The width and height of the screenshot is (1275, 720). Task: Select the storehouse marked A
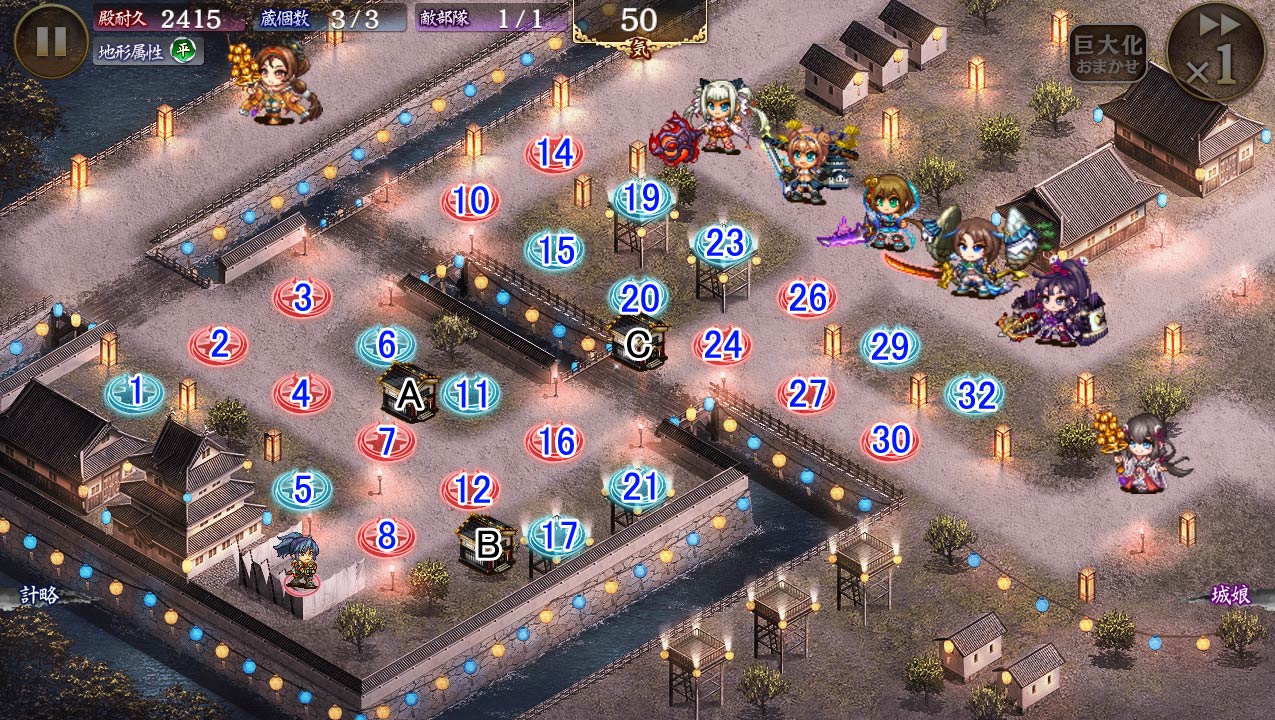pos(409,394)
